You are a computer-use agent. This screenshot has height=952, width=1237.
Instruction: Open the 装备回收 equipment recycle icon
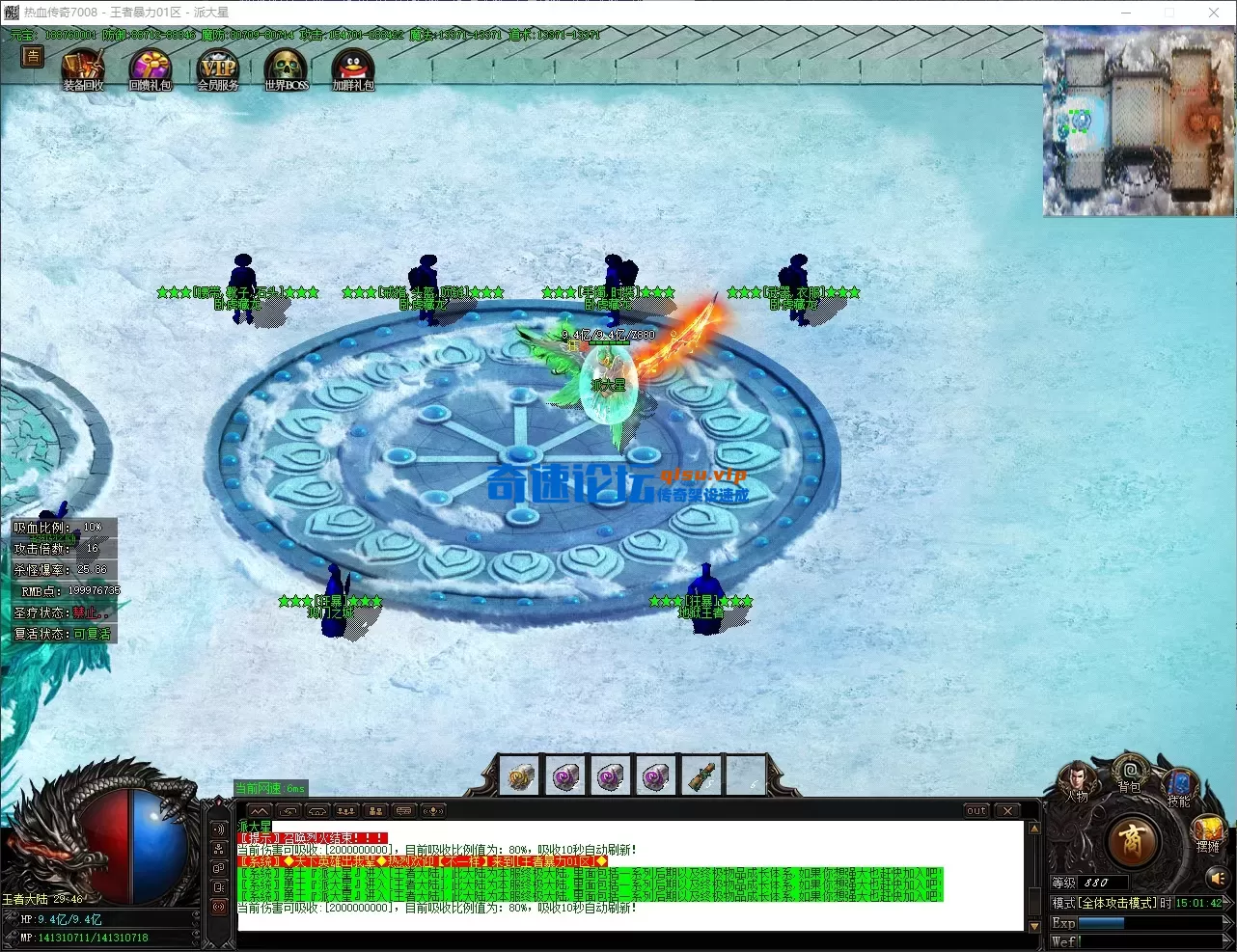(x=83, y=69)
